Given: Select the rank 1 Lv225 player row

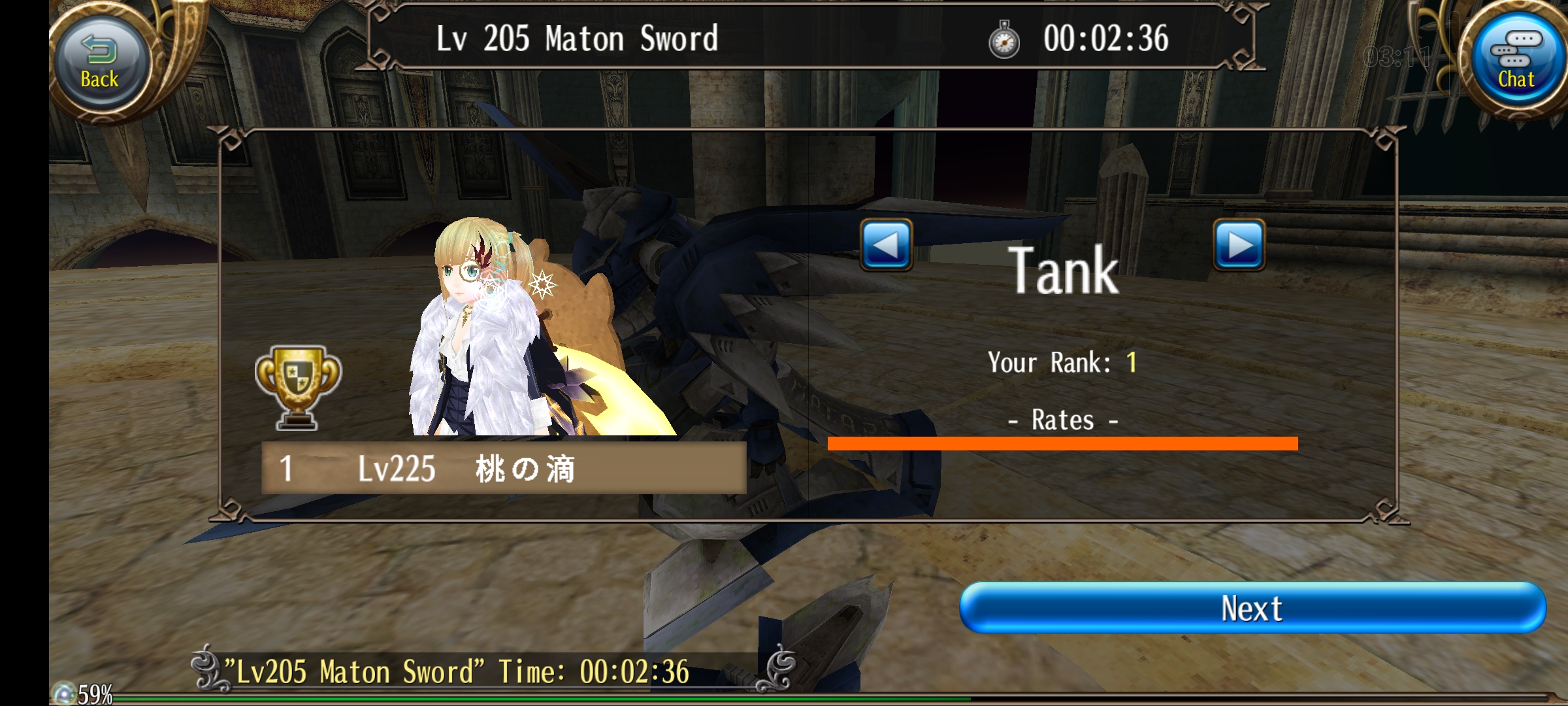Looking at the screenshot, I should (503, 468).
